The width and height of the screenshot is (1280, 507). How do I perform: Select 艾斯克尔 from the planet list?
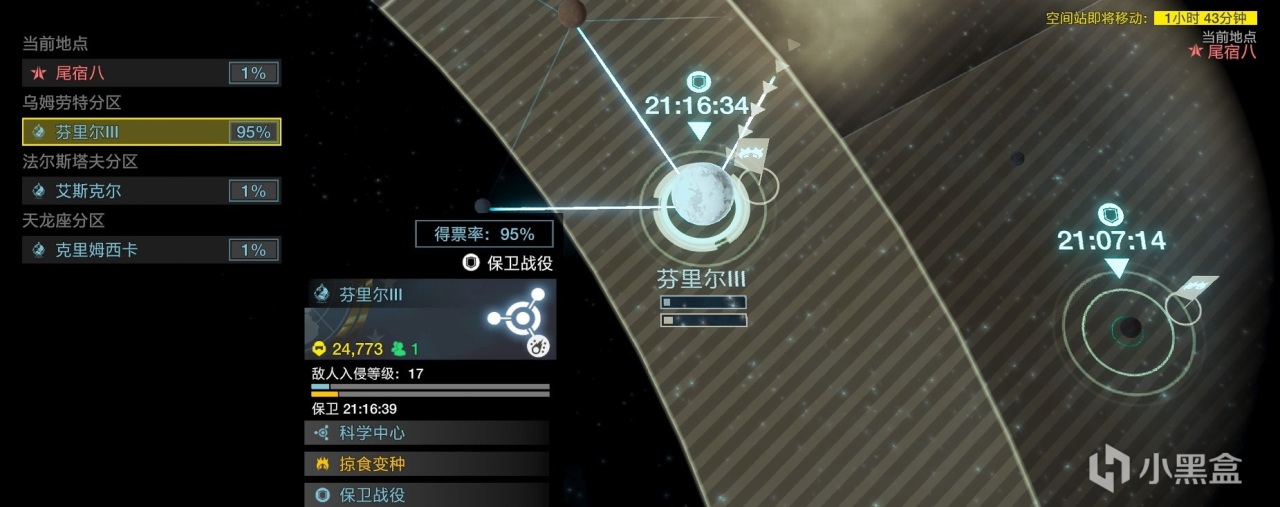click(150, 191)
